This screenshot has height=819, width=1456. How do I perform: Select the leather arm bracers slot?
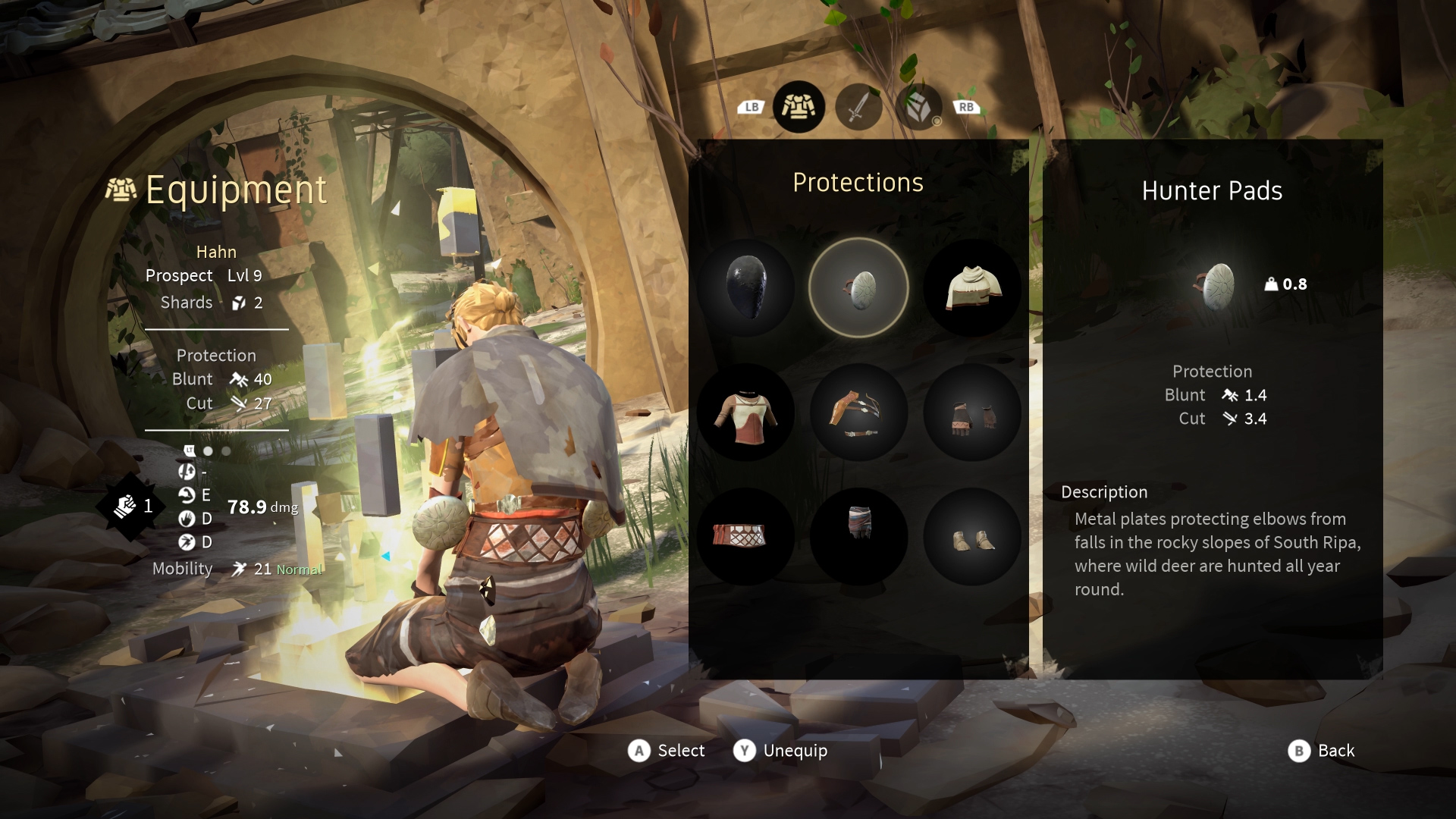tap(858, 413)
